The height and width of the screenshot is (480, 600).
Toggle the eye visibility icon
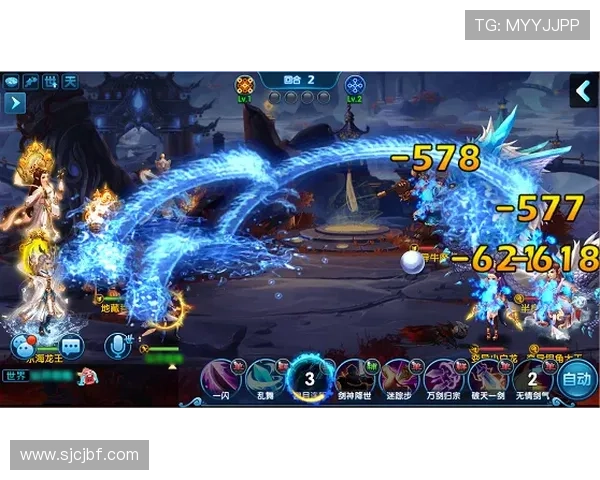pyautogui.click(x=12, y=81)
